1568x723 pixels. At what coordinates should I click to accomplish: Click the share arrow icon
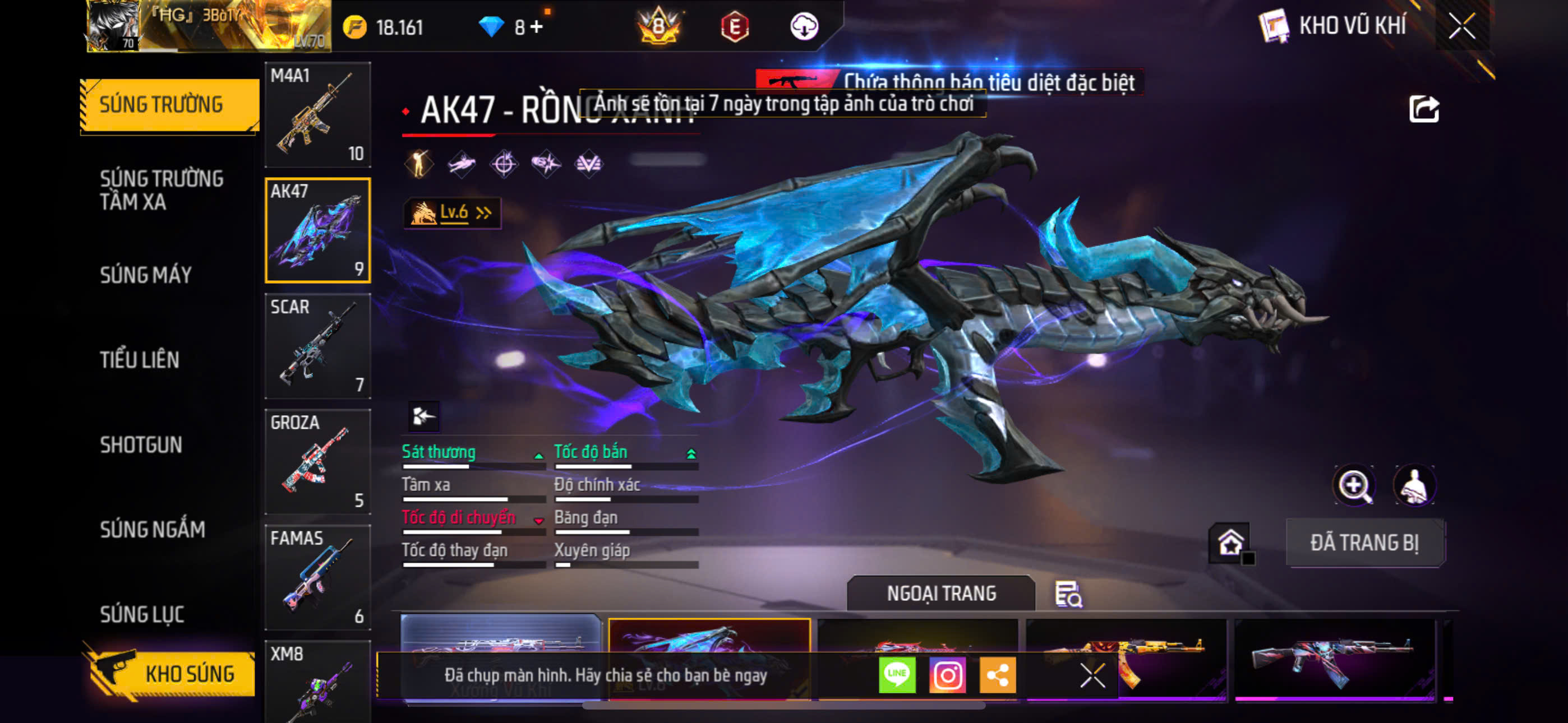[1423, 110]
